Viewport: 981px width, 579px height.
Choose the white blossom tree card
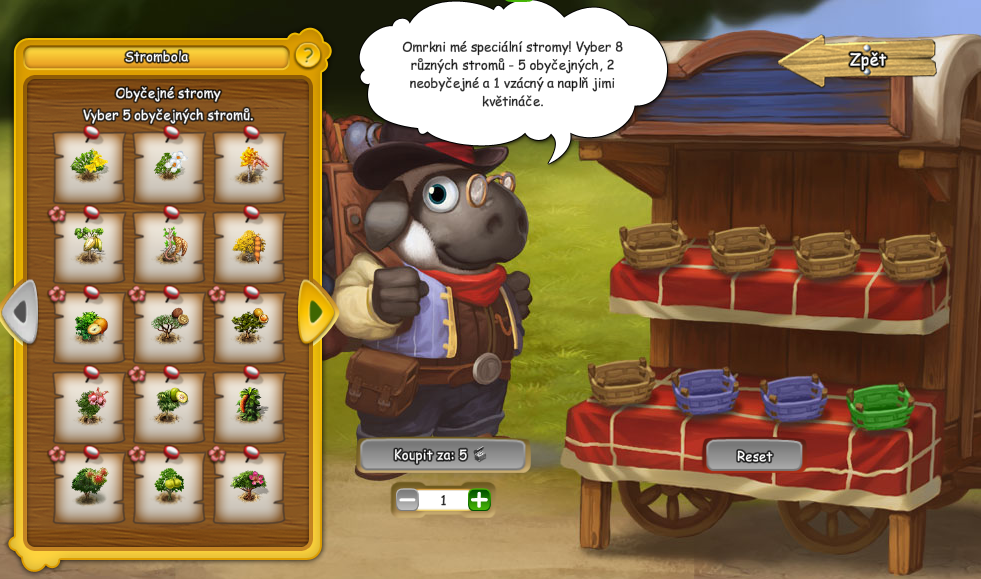tap(169, 167)
